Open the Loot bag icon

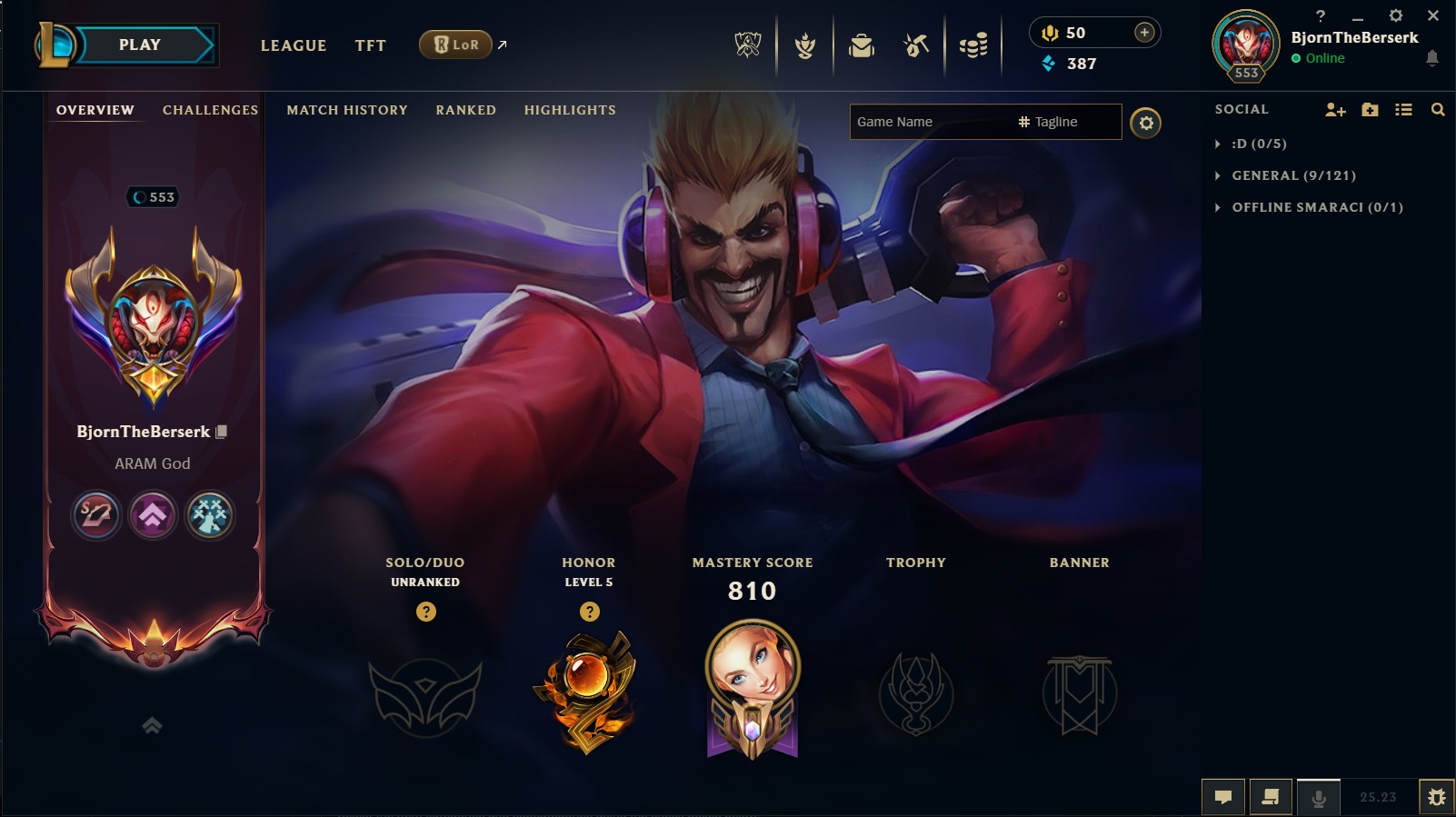coord(859,44)
